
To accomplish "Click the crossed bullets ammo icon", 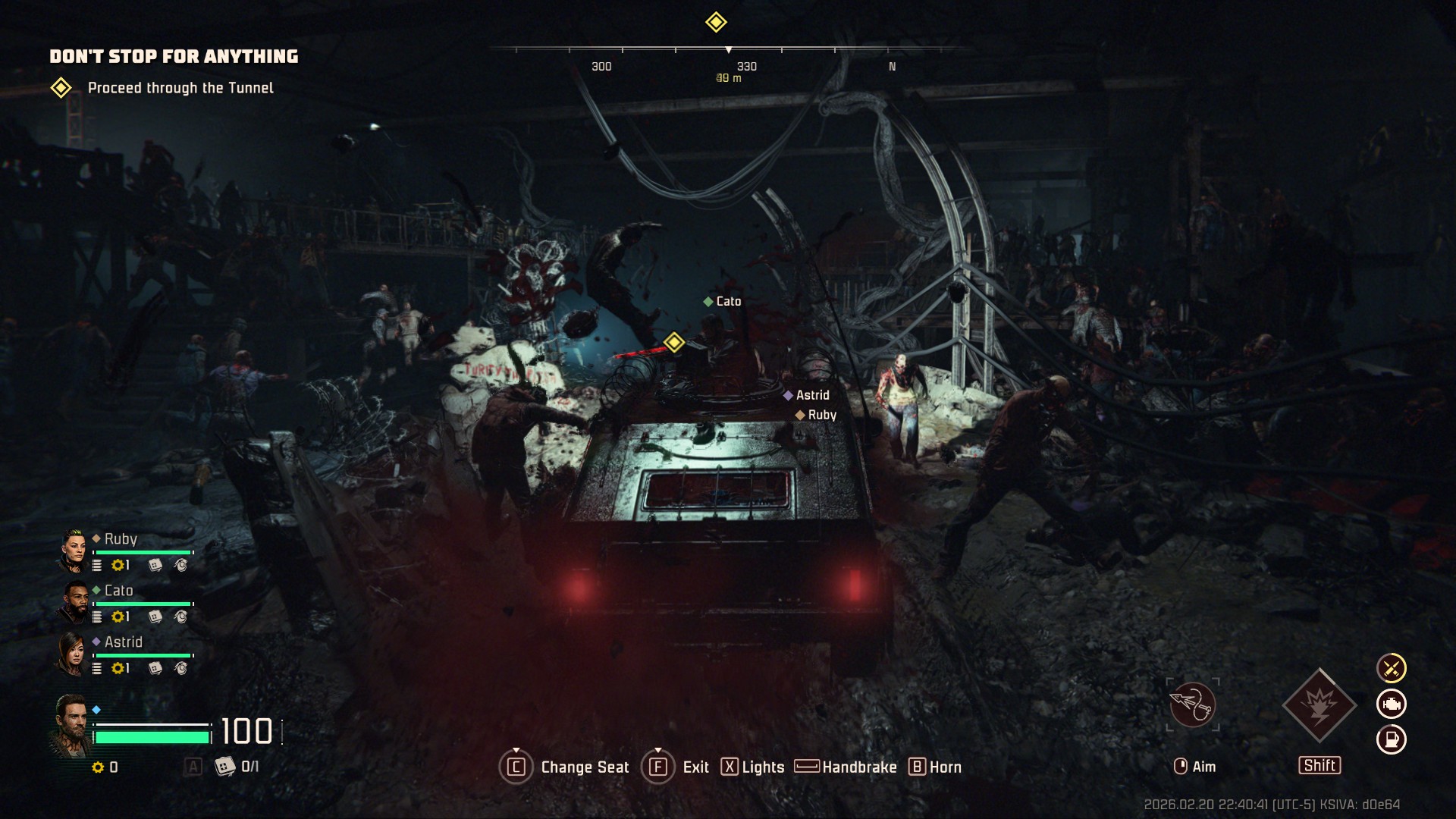I will (1392, 668).
